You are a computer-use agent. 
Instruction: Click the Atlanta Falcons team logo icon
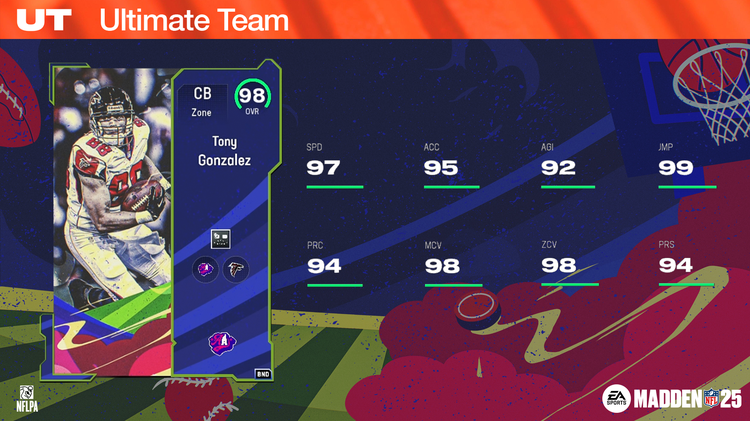tap(236, 270)
